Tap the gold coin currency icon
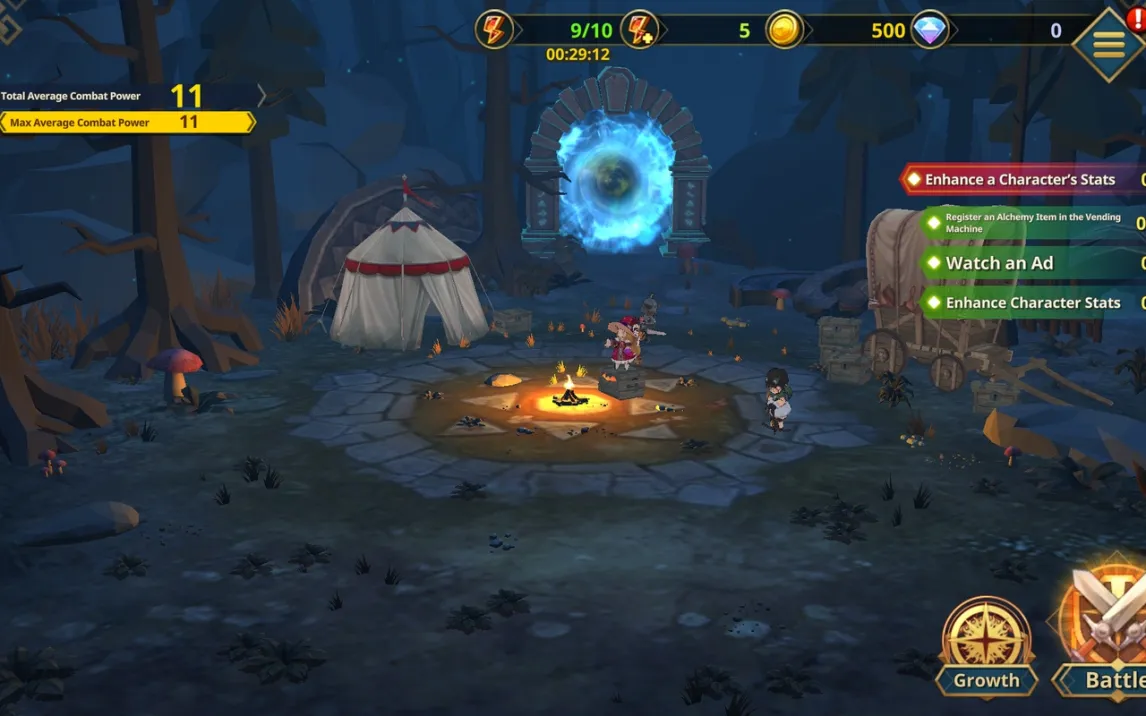The width and height of the screenshot is (1146, 716). (785, 30)
